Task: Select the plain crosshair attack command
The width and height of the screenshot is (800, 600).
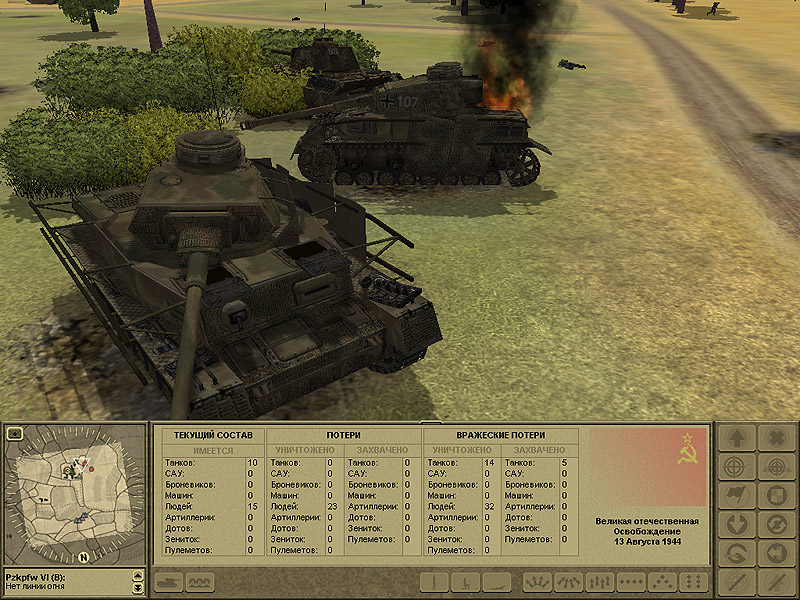Action: click(735, 467)
